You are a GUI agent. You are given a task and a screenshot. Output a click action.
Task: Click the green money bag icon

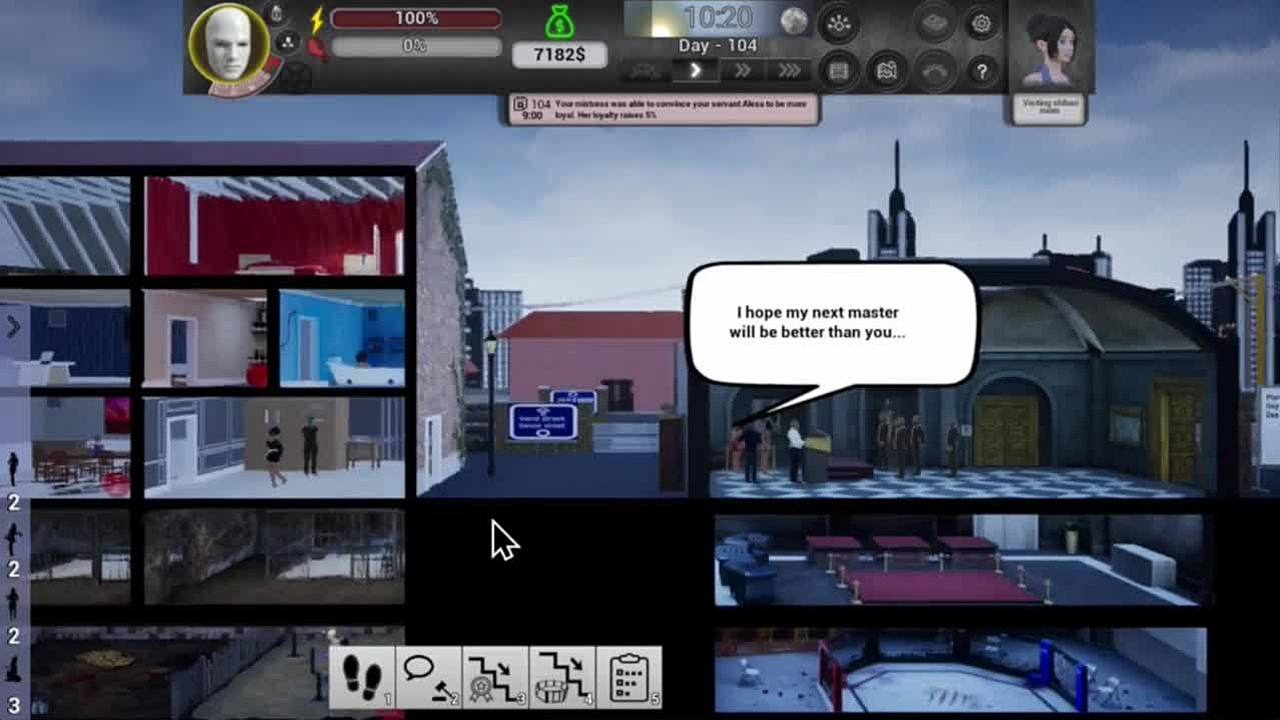[x=560, y=22]
